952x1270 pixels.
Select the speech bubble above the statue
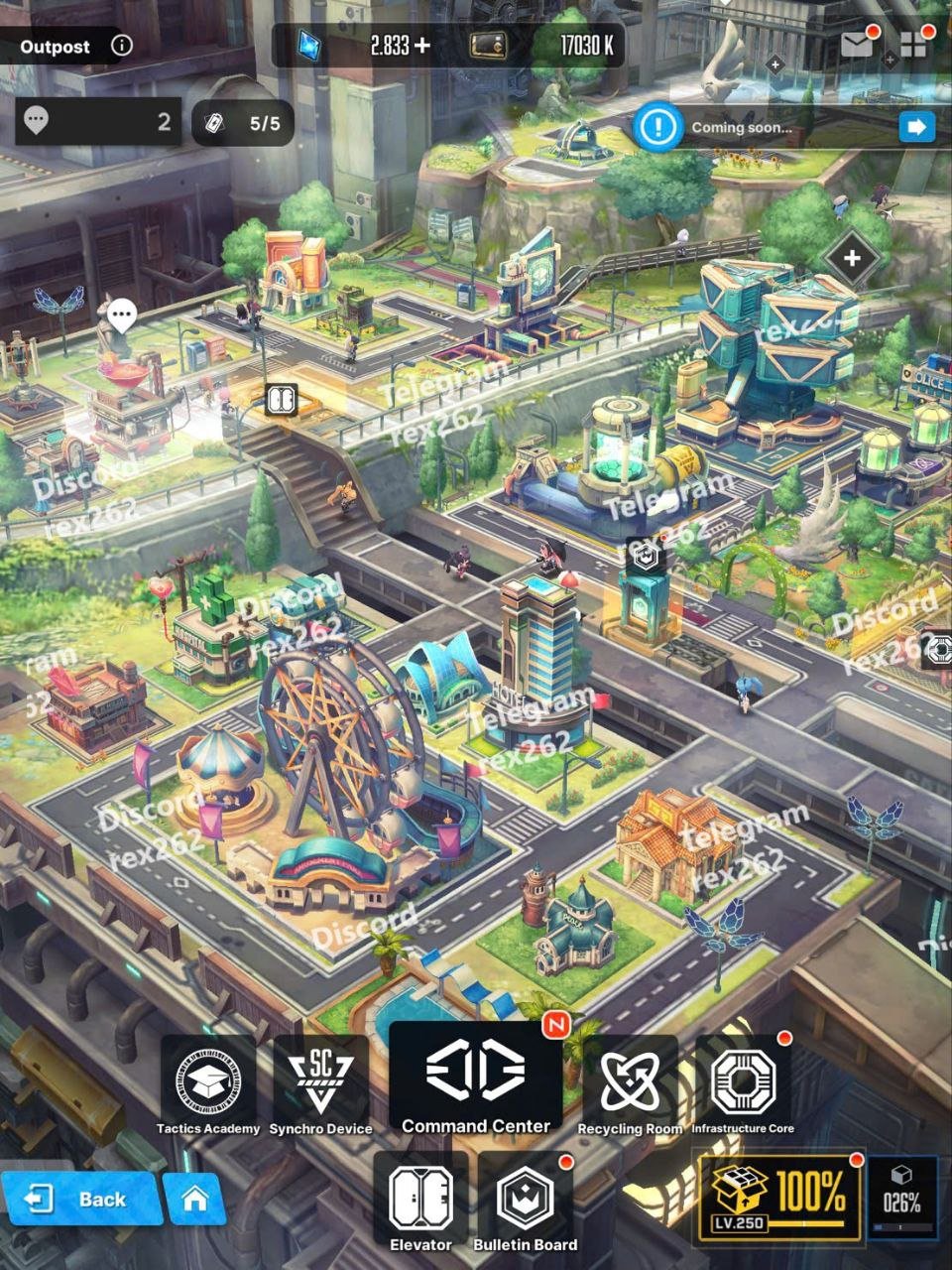(x=122, y=317)
